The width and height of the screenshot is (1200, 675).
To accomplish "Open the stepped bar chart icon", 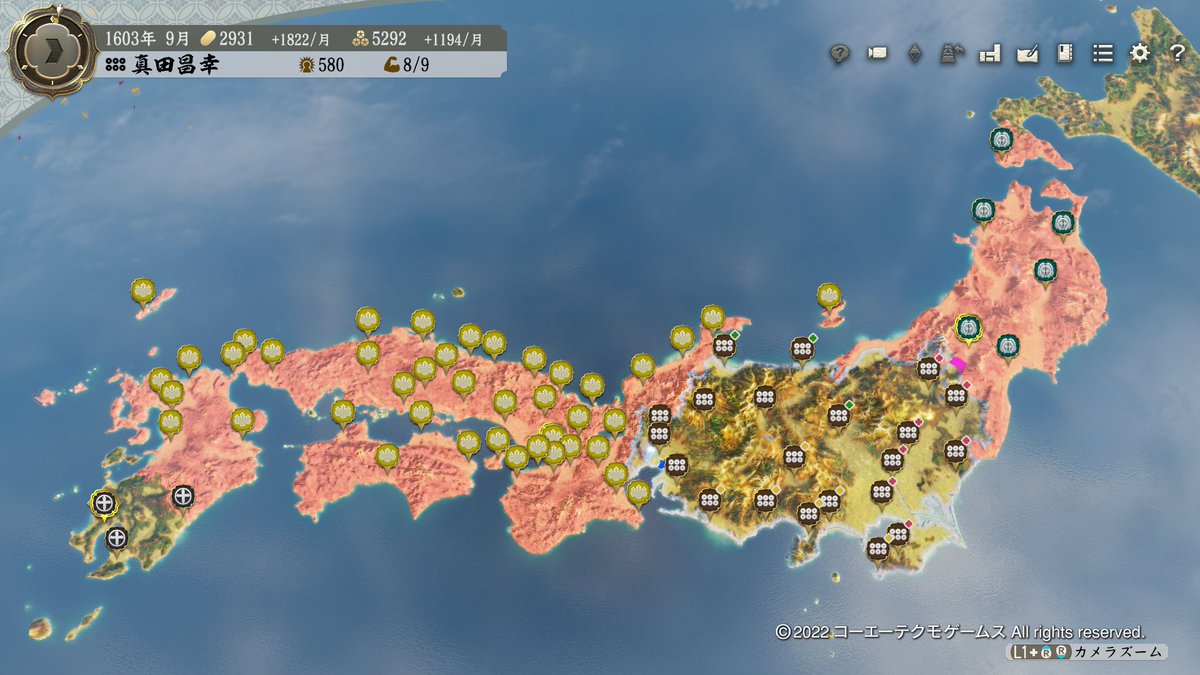I will [x=990, y=54].
